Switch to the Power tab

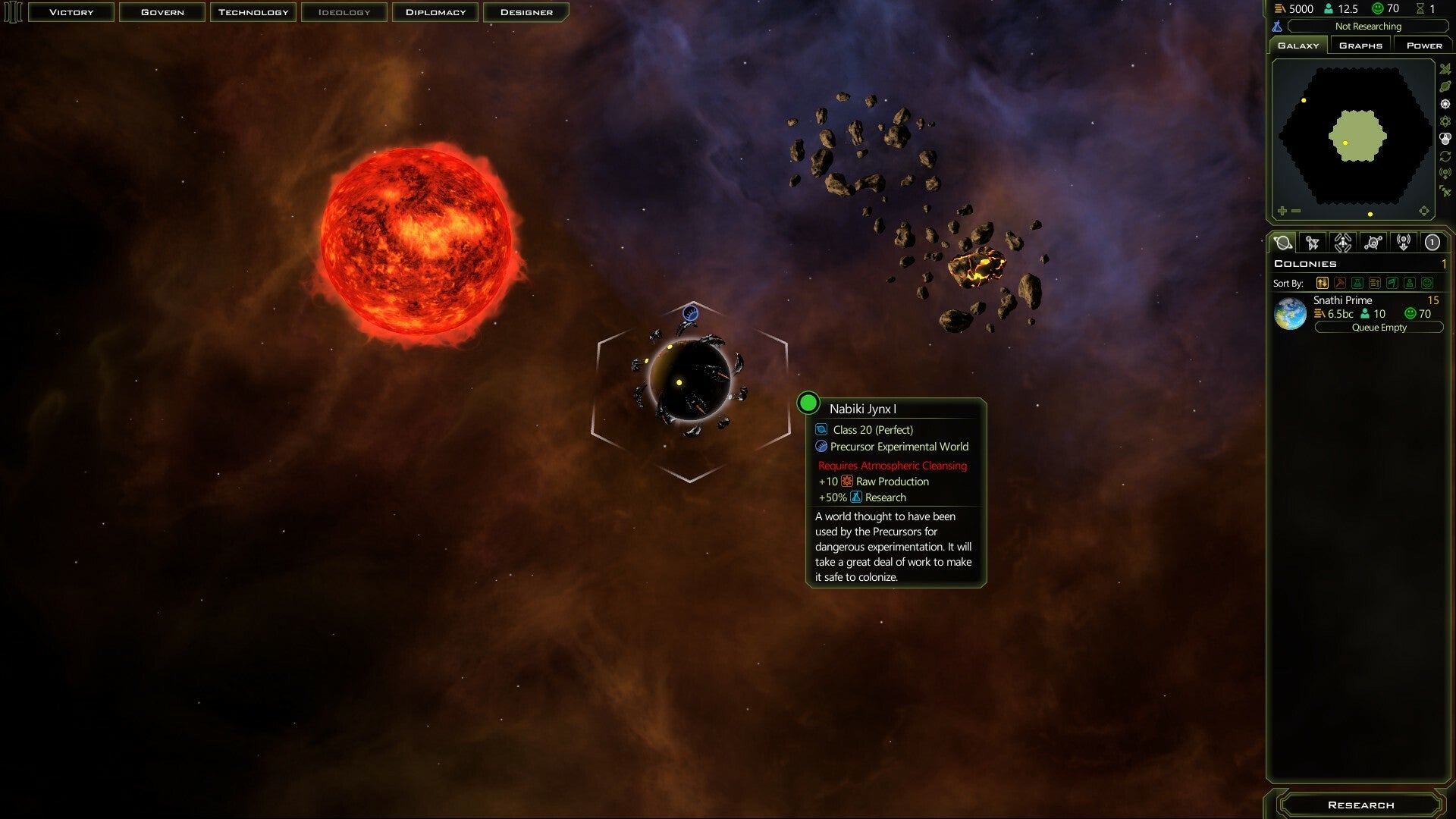click(1424, 45)
